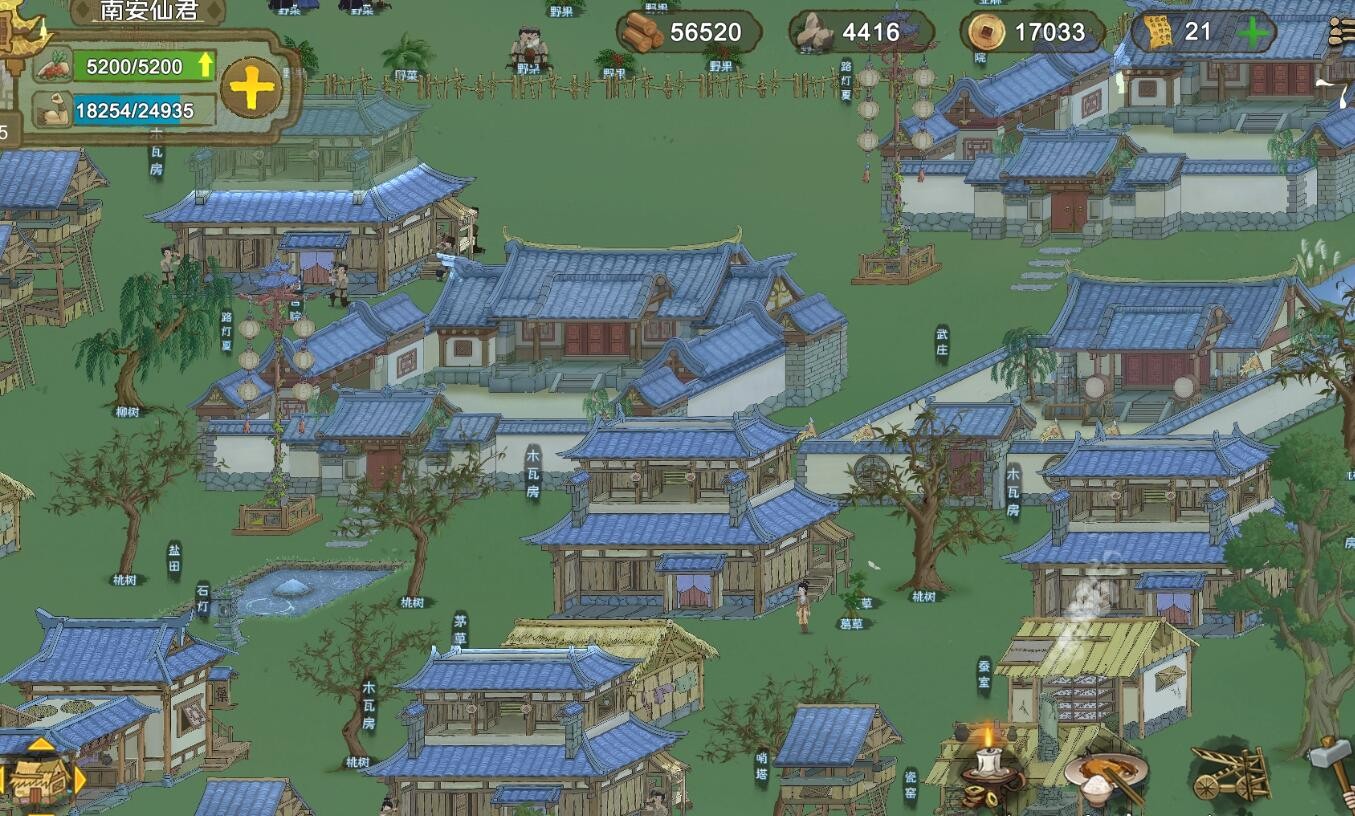Add more scrolls with the green plus
This screenshot has width=1355, height=816.
pyautogui.click(x=1253, y=33)
